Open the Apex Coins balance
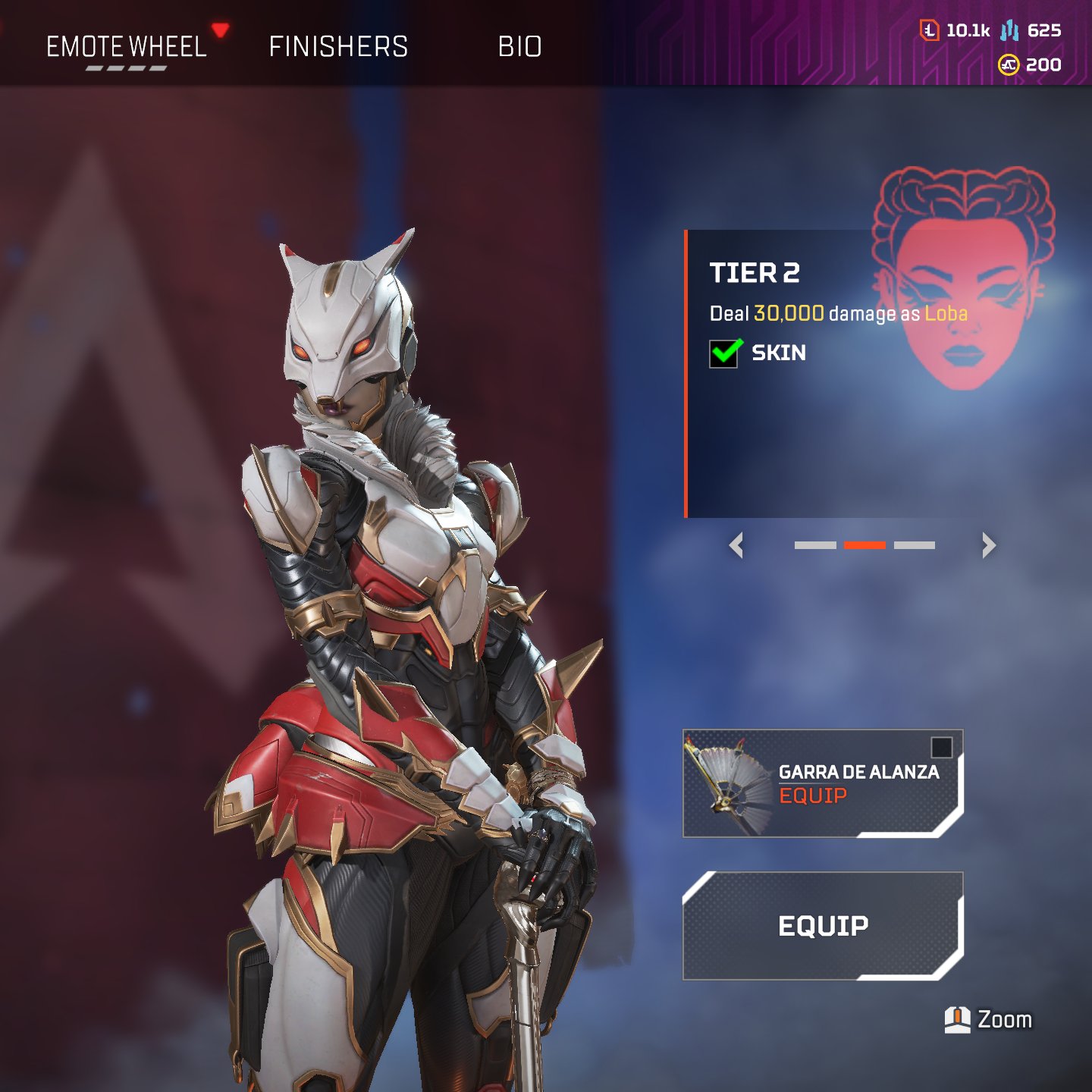This screenshot has width=1092, height=1092. coord(1030,65)
